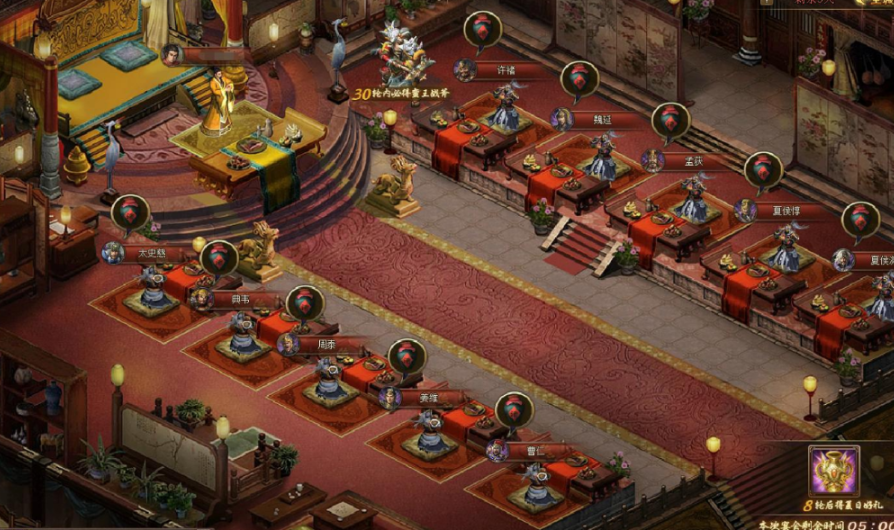Viewport: 894px width, 530px height.
Task: Click the wine jar bubble above 姜维
Action: 406,356
